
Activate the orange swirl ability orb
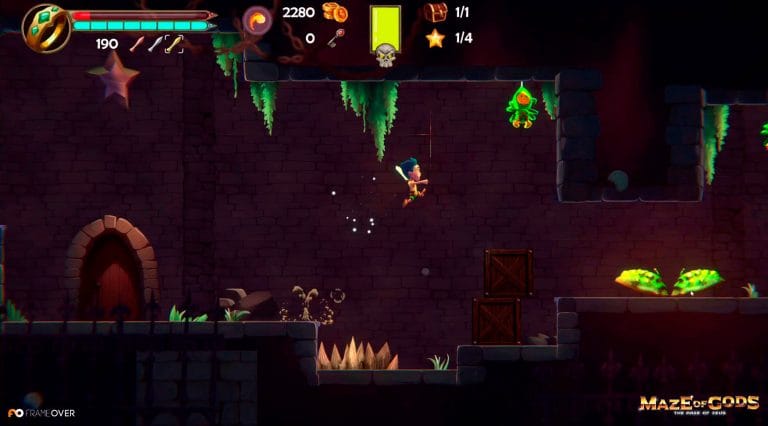pos(258,19)
